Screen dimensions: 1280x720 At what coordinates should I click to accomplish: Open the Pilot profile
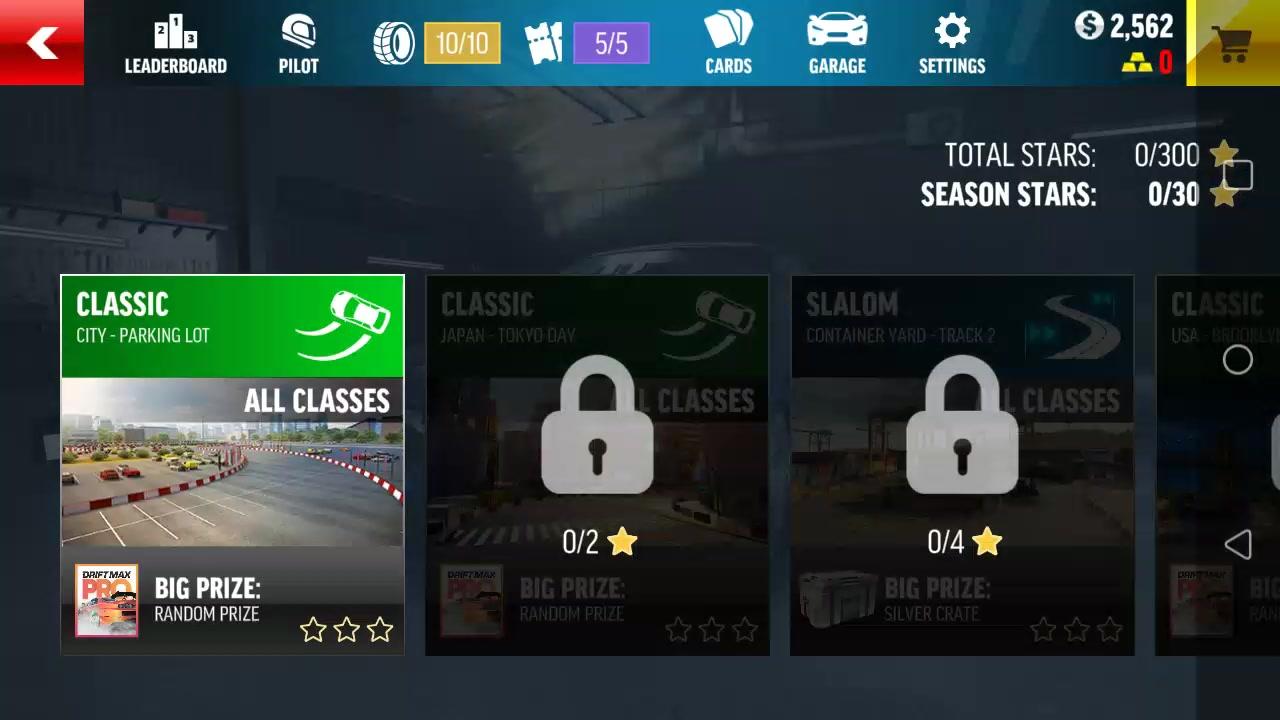point(297,43)
